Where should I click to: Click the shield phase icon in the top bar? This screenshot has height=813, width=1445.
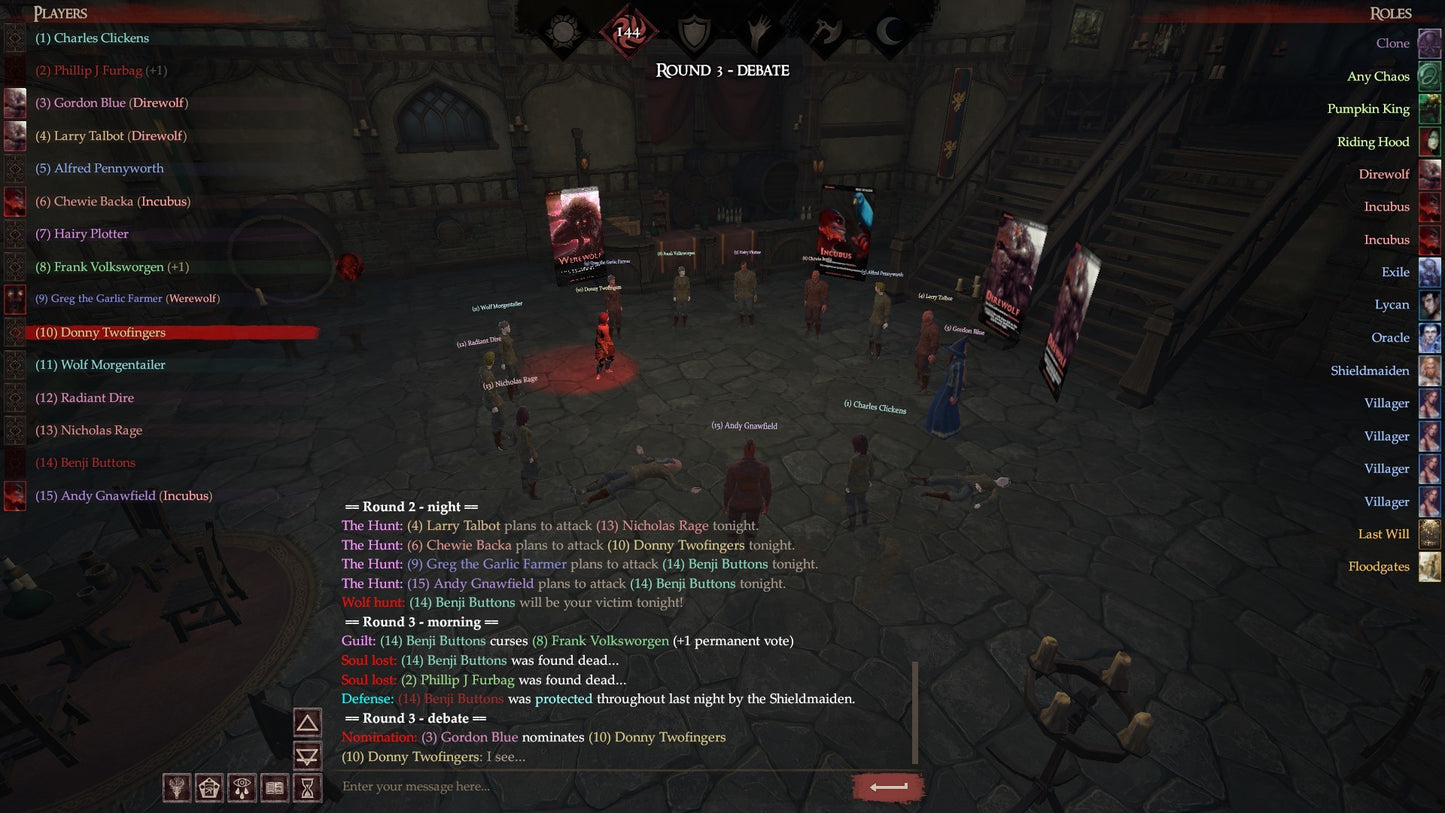[x=692, y=30]
